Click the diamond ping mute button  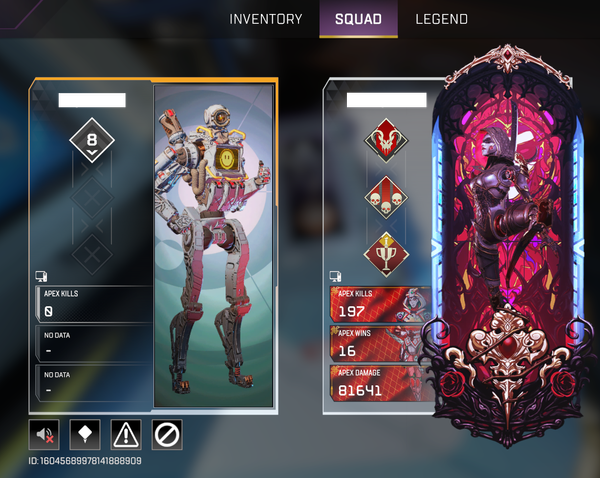pos(86,434)
